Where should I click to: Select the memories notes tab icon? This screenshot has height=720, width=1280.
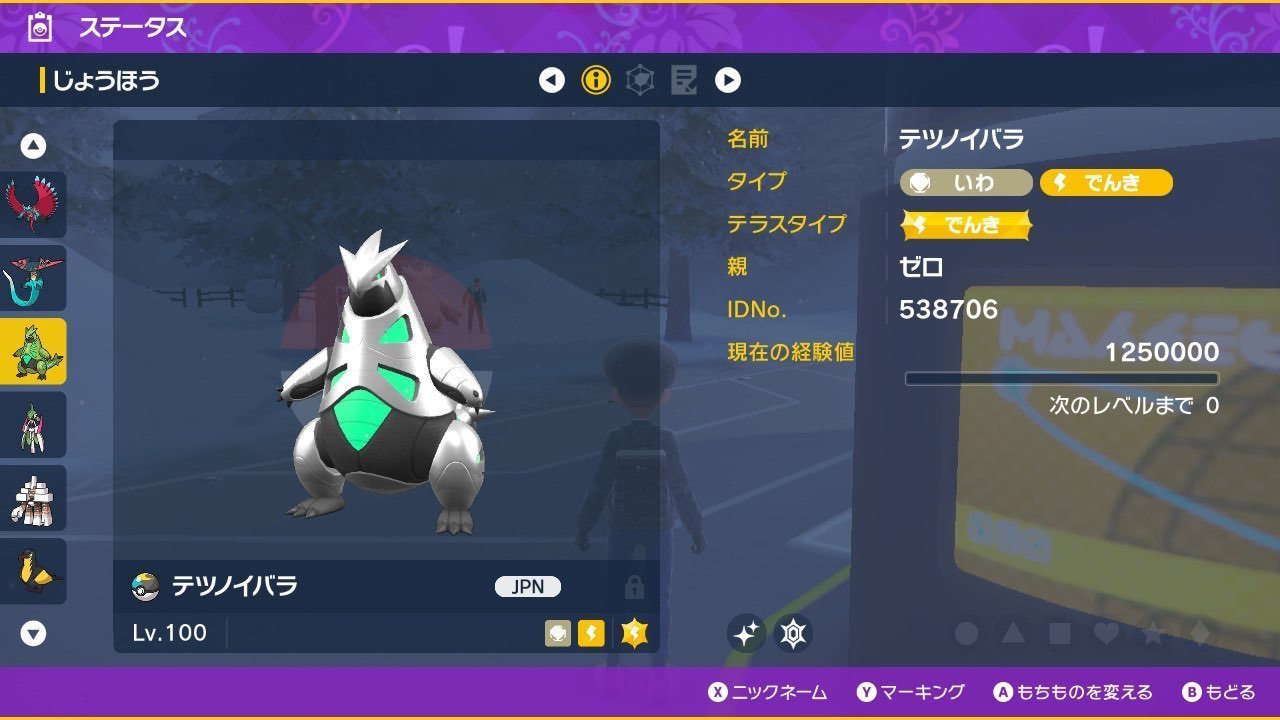click(686, 80)
